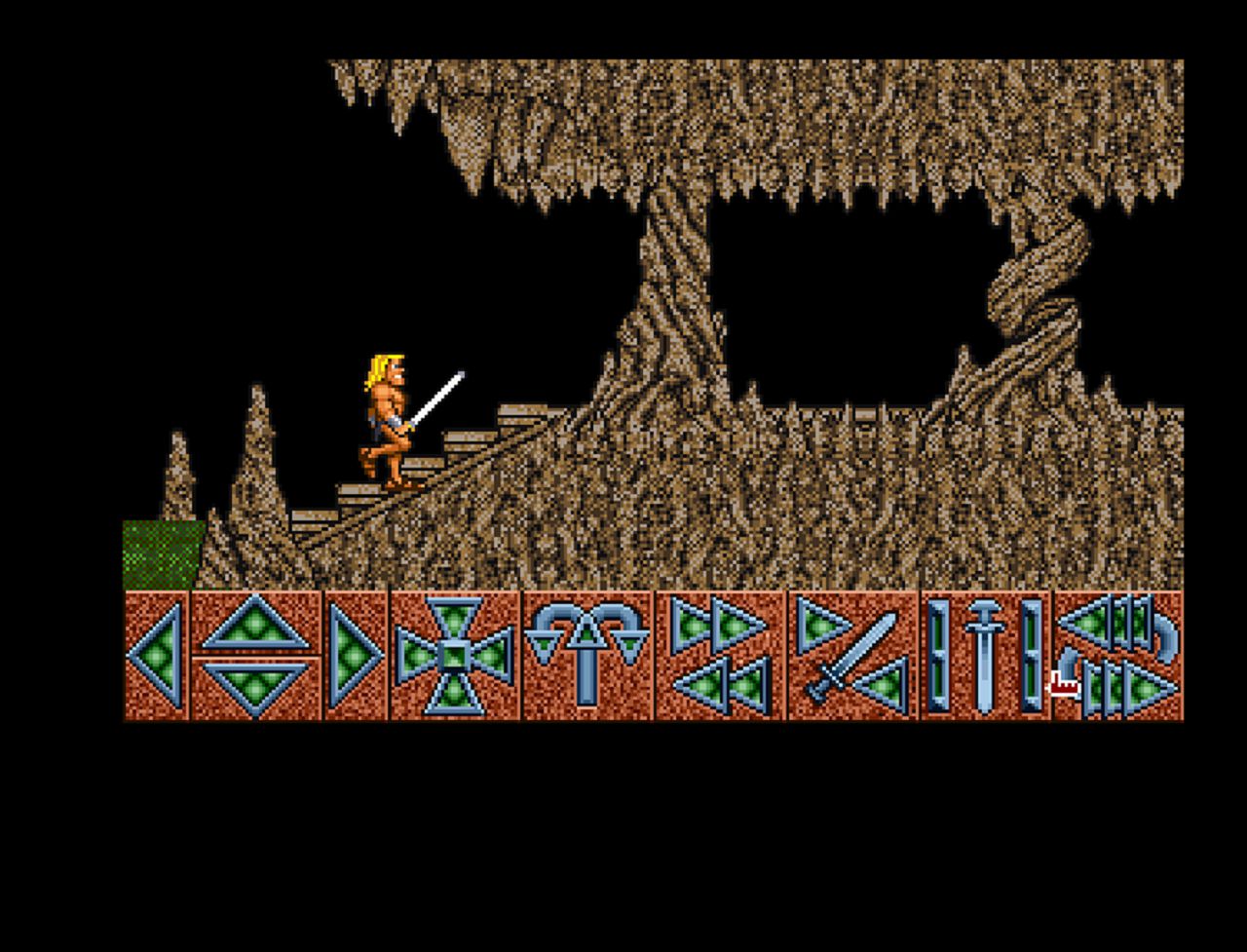Choose the double left-pointing triangles run icon
This screenshot has height=952, width=1247.
pyautogui.click(x=723, y=686)
